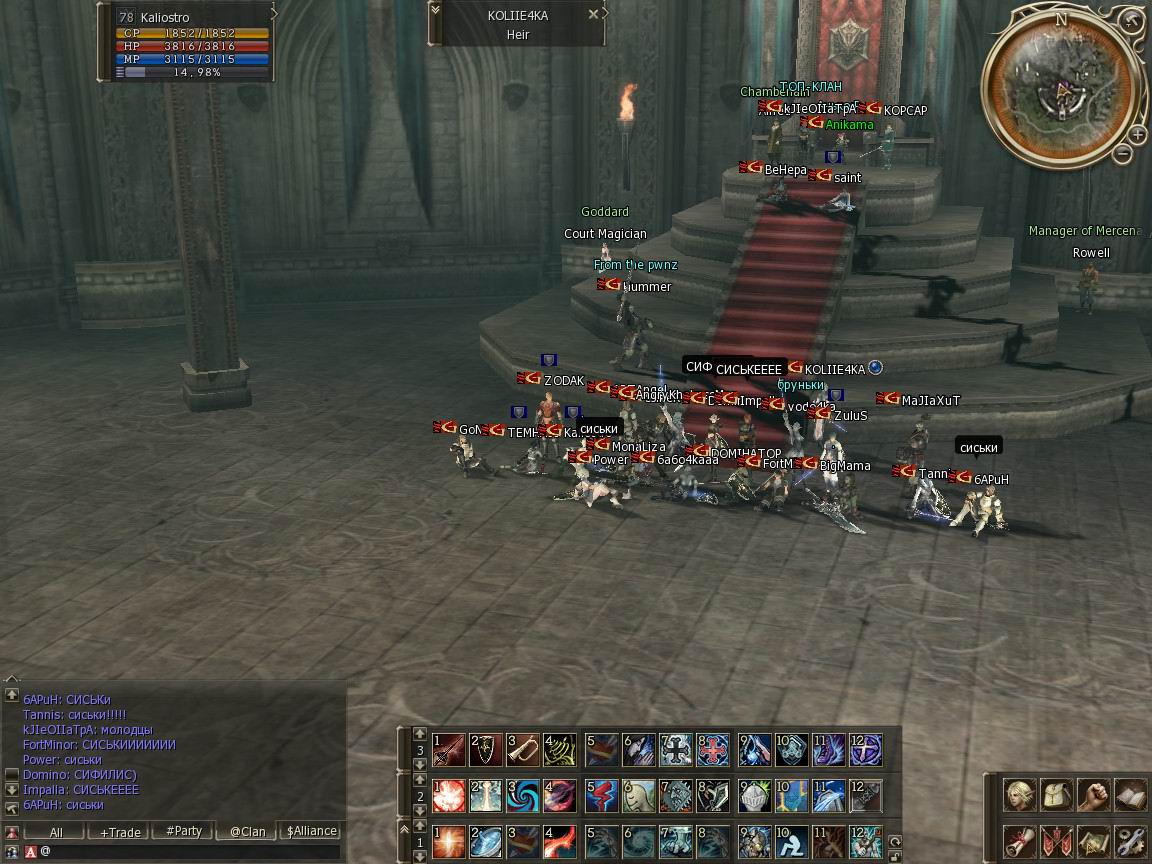Click the chat message input field
The image size is (1152, 864).
(190, 852)
